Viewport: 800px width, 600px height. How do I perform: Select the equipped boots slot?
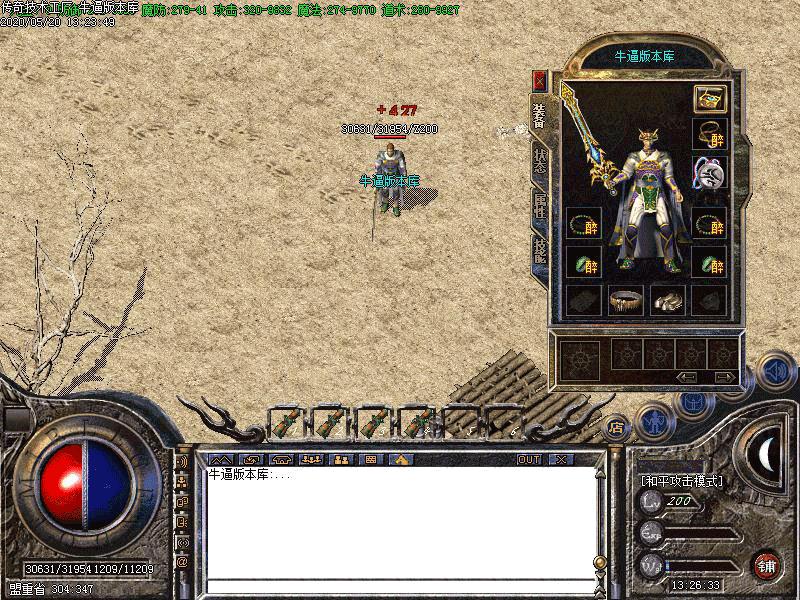tap(667, 299)
